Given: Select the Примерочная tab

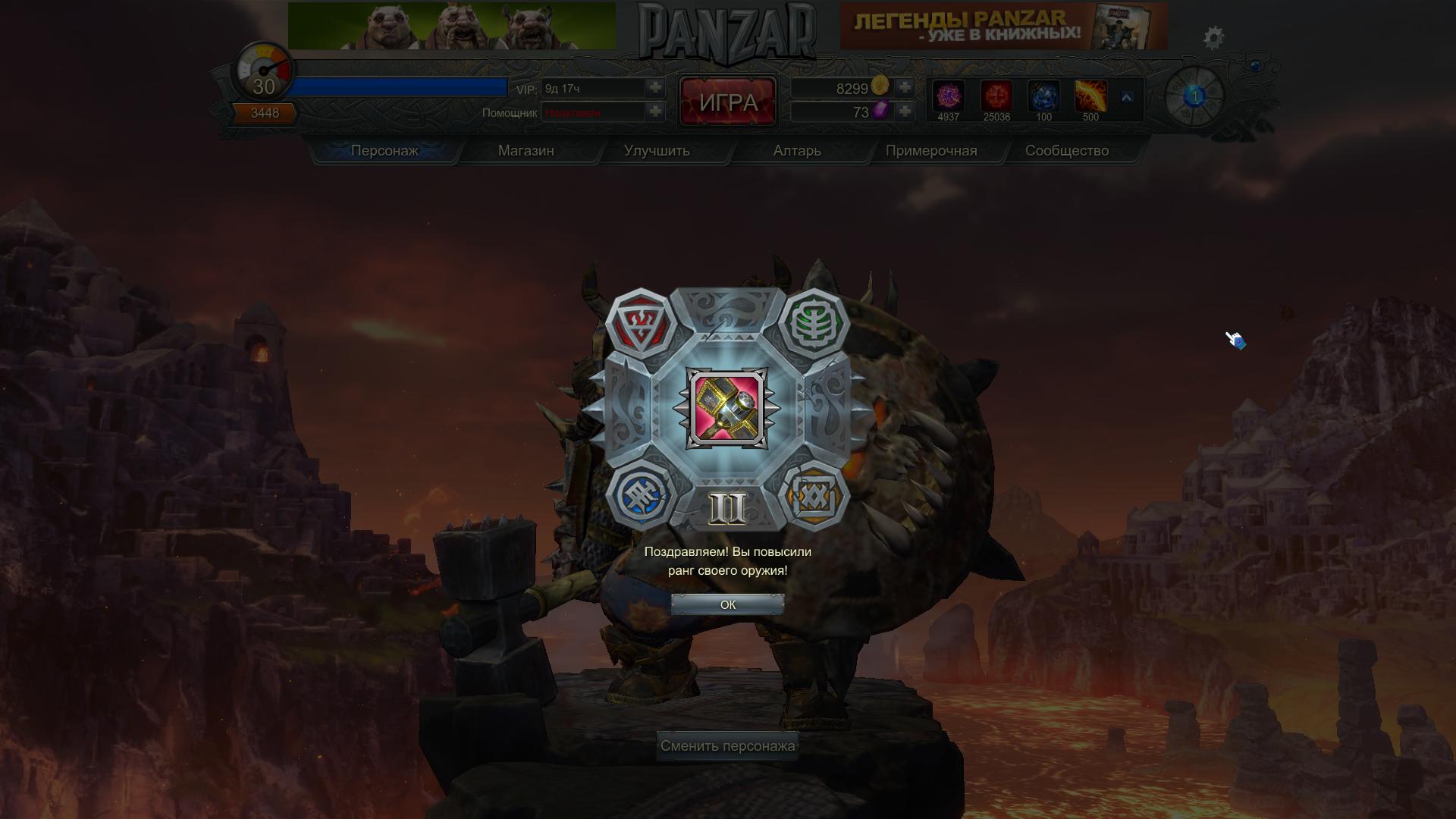Looking at the screenshot, I should point(931,151).
